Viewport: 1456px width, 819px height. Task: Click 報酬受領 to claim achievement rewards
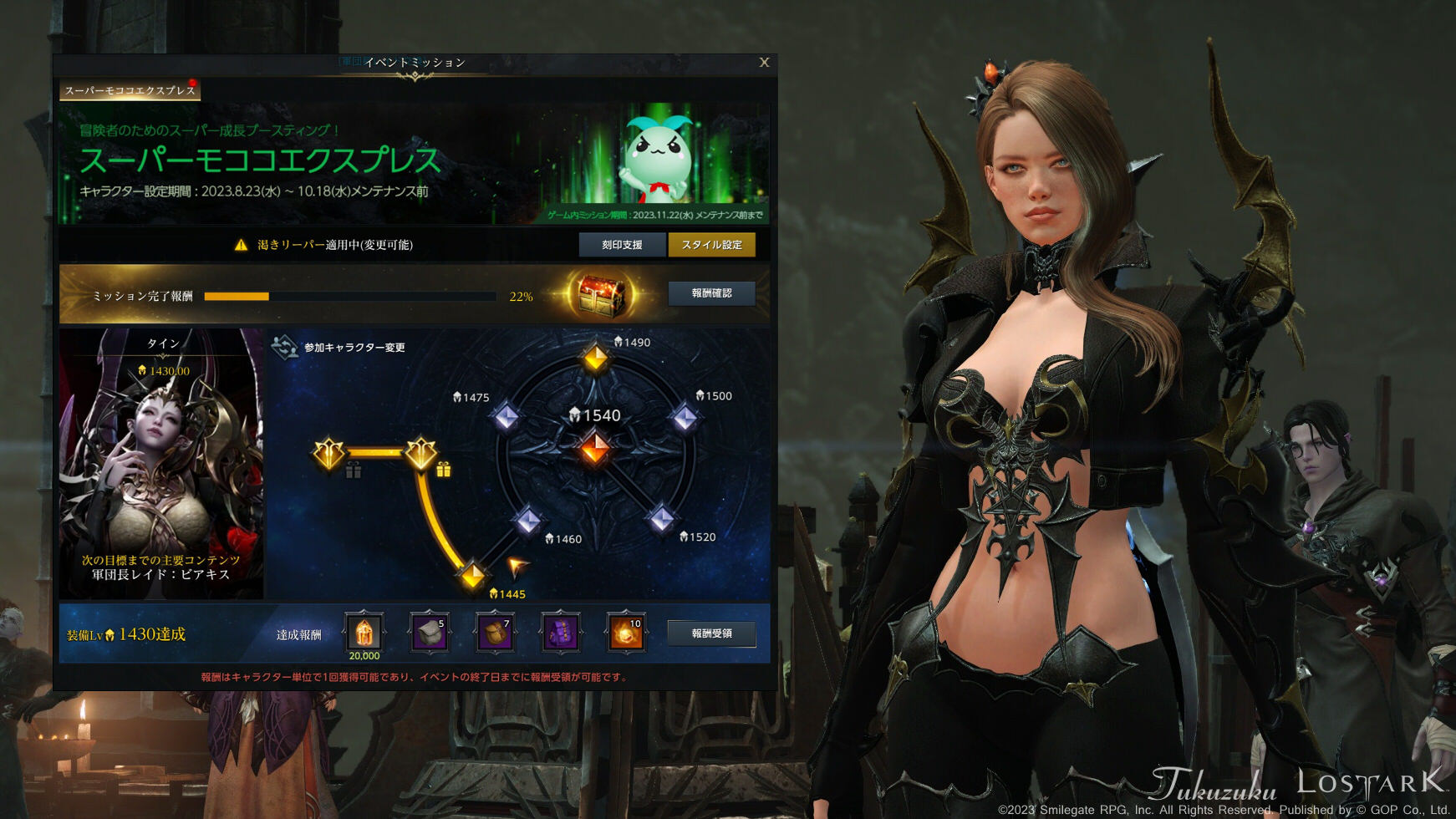coord(711,633)
